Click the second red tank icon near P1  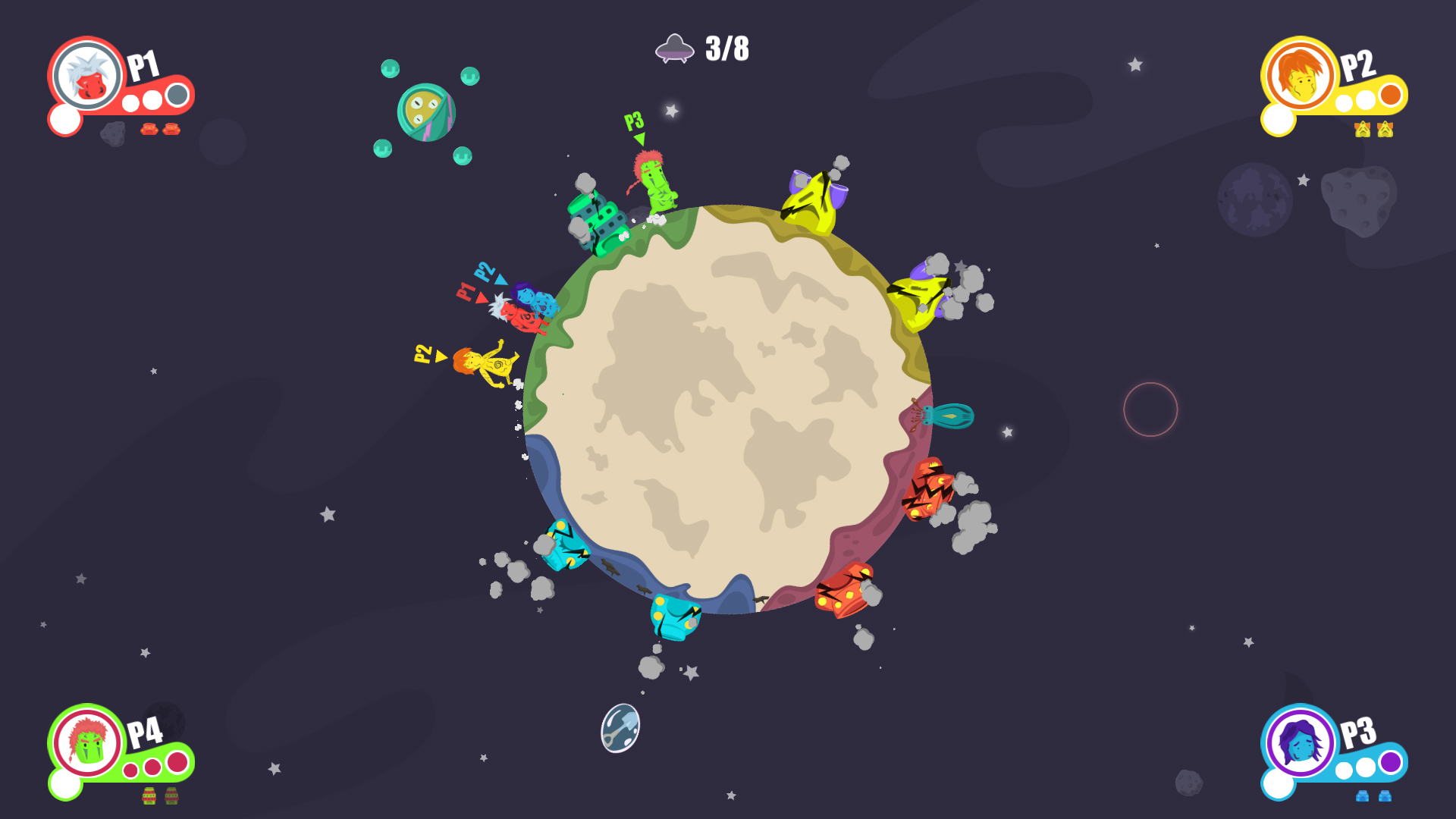coord(171,130)
